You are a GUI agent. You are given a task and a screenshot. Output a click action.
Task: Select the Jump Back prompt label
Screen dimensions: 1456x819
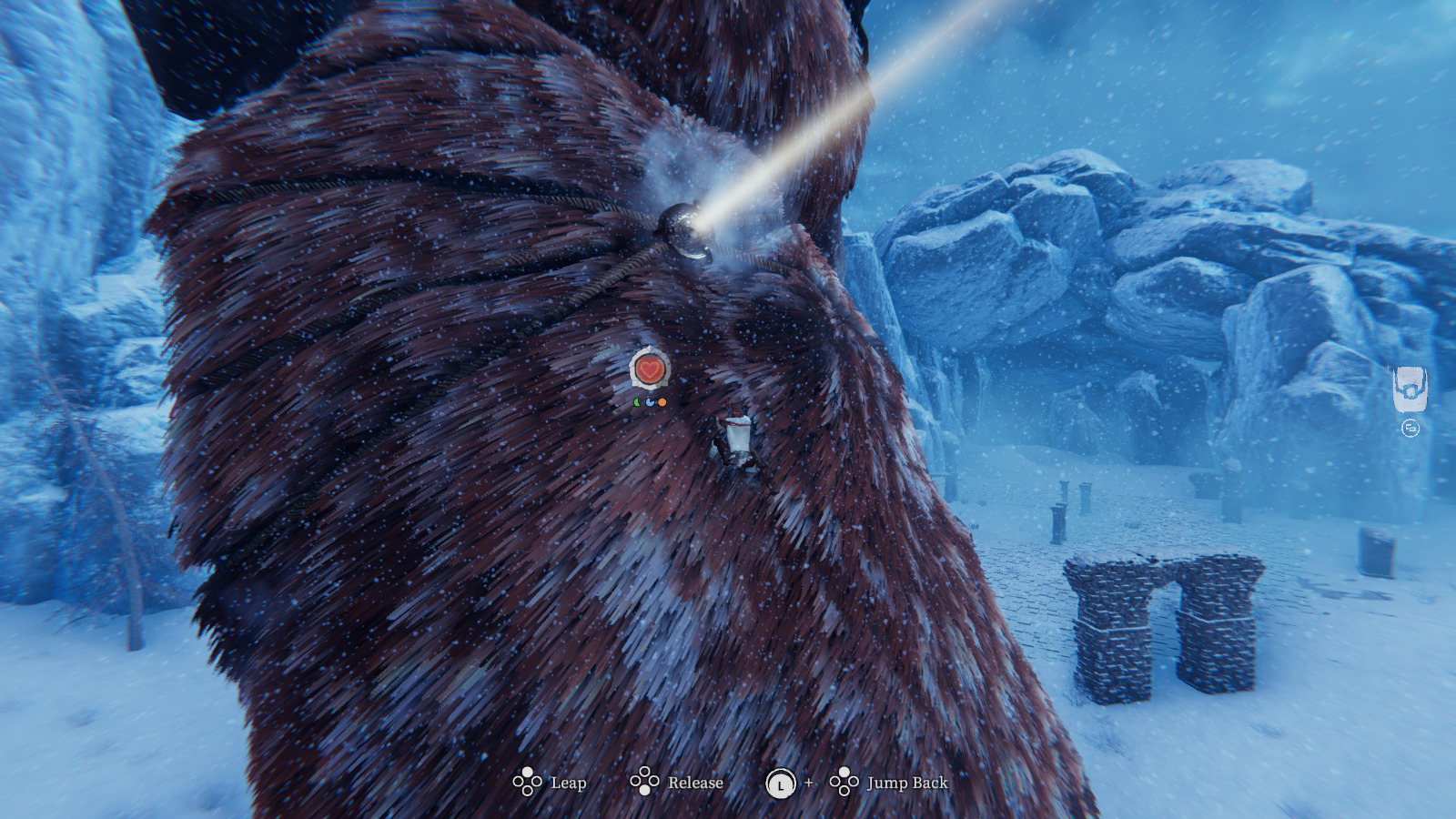(909, 782)
